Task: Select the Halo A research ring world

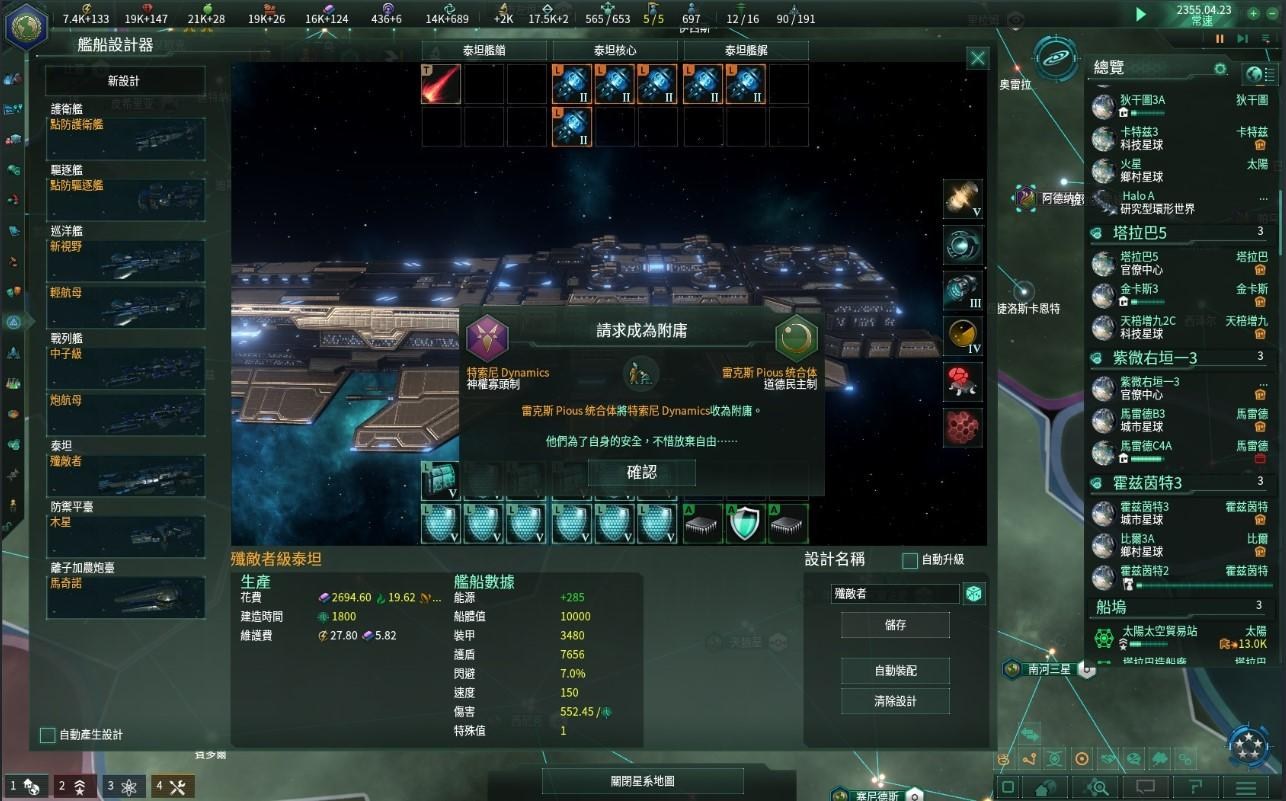Action: (1138, 202)
